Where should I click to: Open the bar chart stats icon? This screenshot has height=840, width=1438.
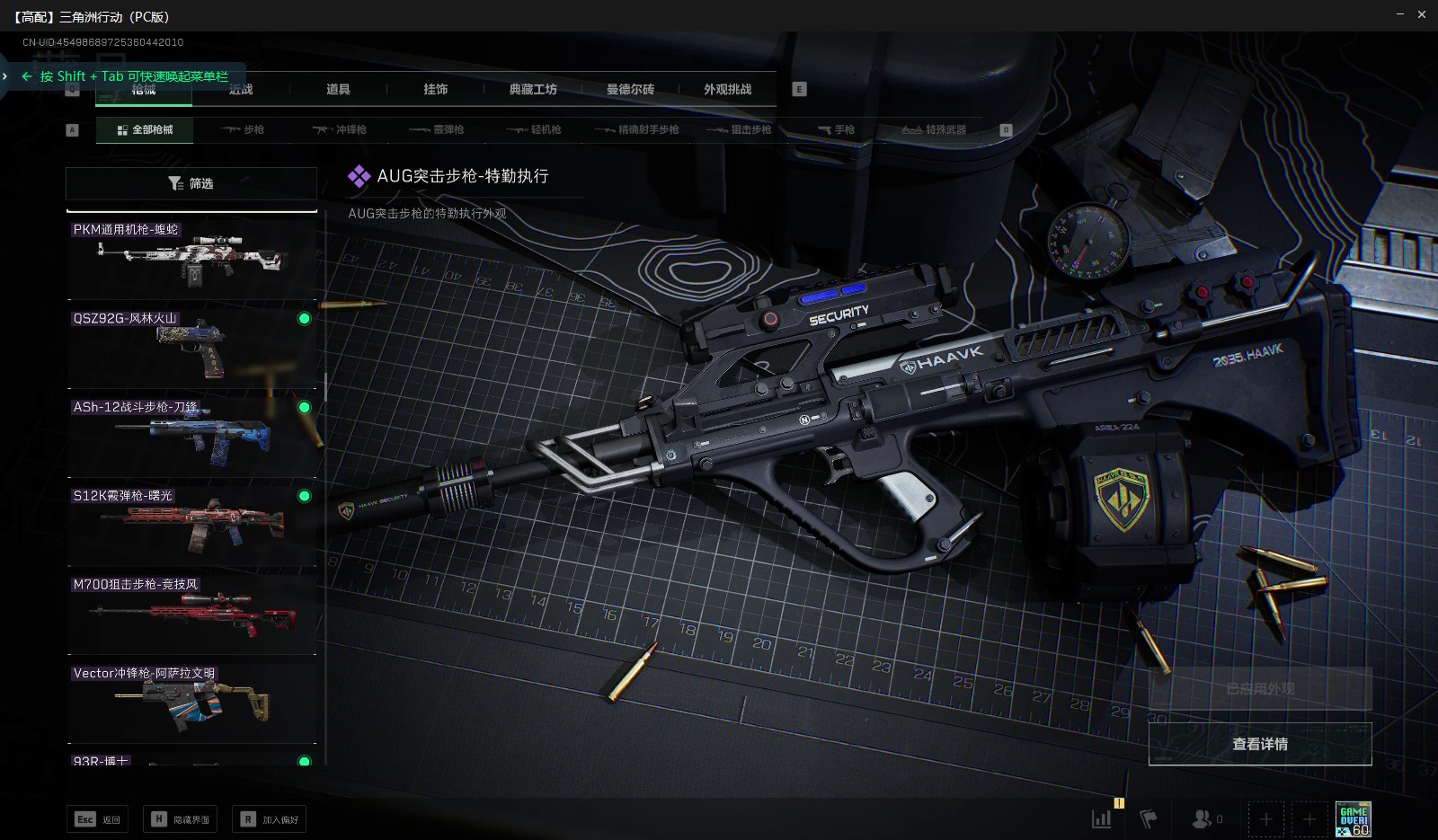pyautogui.click(x=1101, y=818)
